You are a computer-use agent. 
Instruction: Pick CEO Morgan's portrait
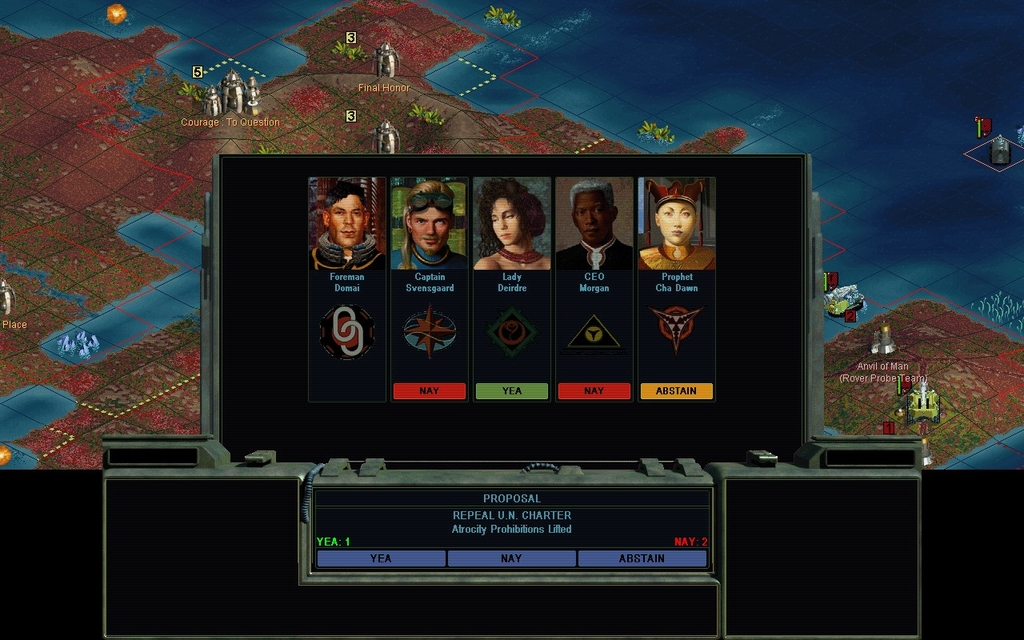(x=594, y=224)
